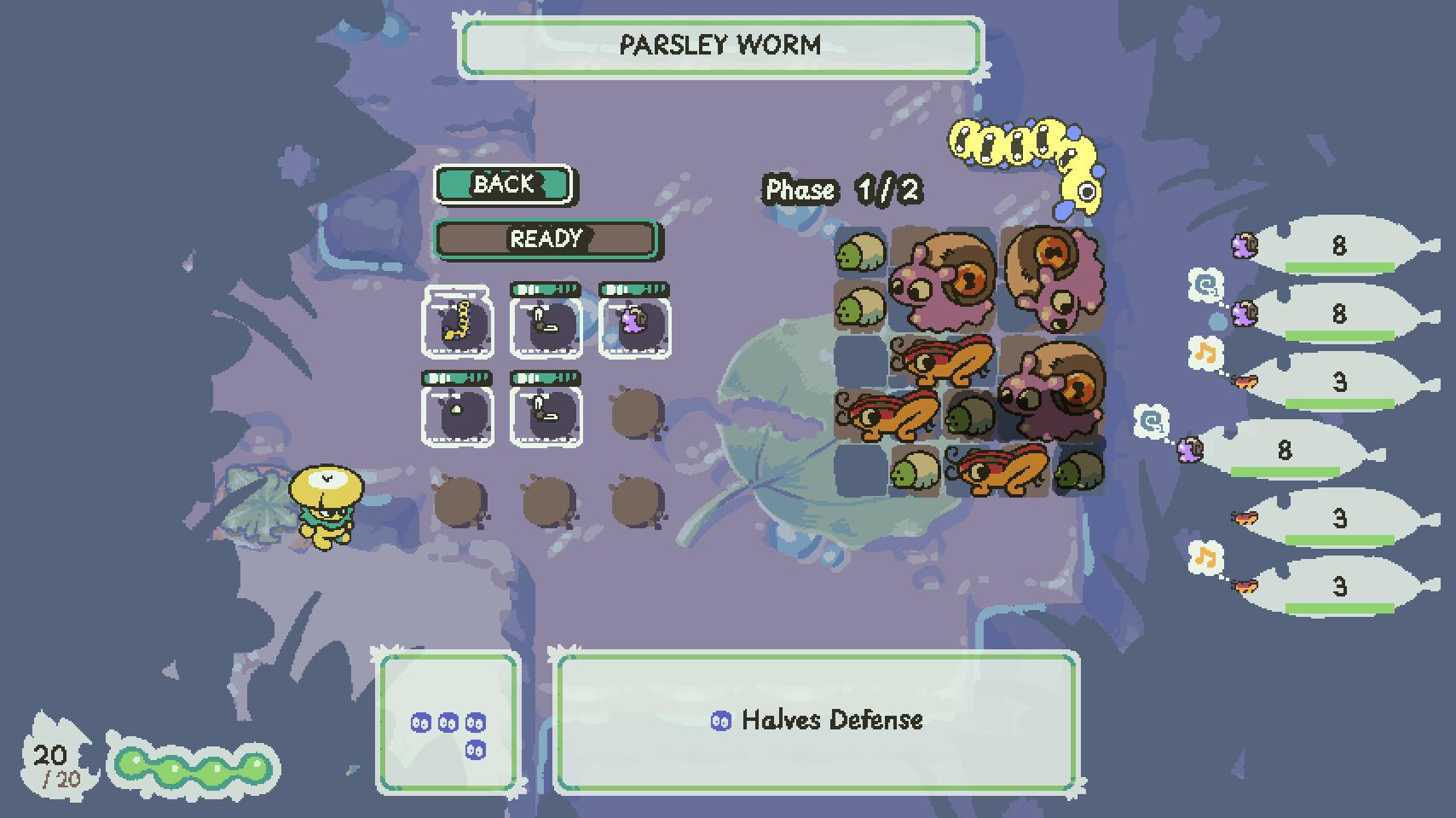Click the Parsley Worm title banner
Viewport: 1456px width, 818px height.
point(720,47)
